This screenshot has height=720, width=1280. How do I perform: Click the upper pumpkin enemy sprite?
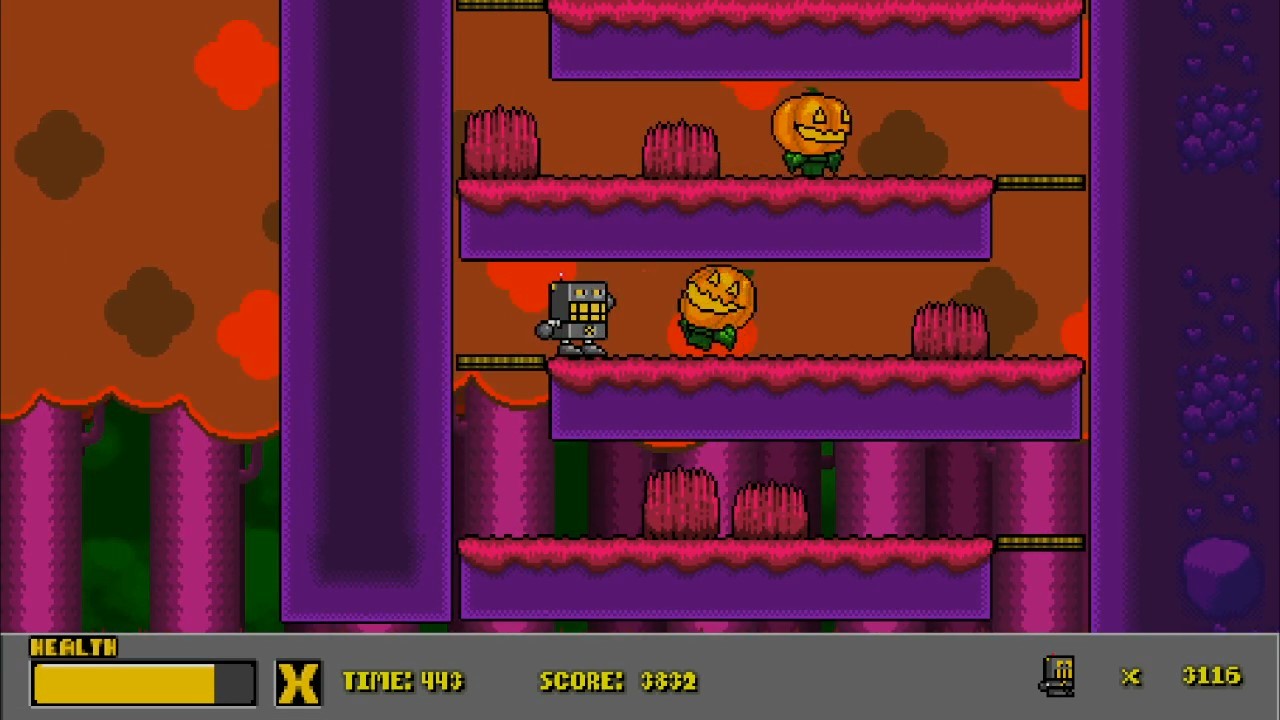[x=812, y=130]
